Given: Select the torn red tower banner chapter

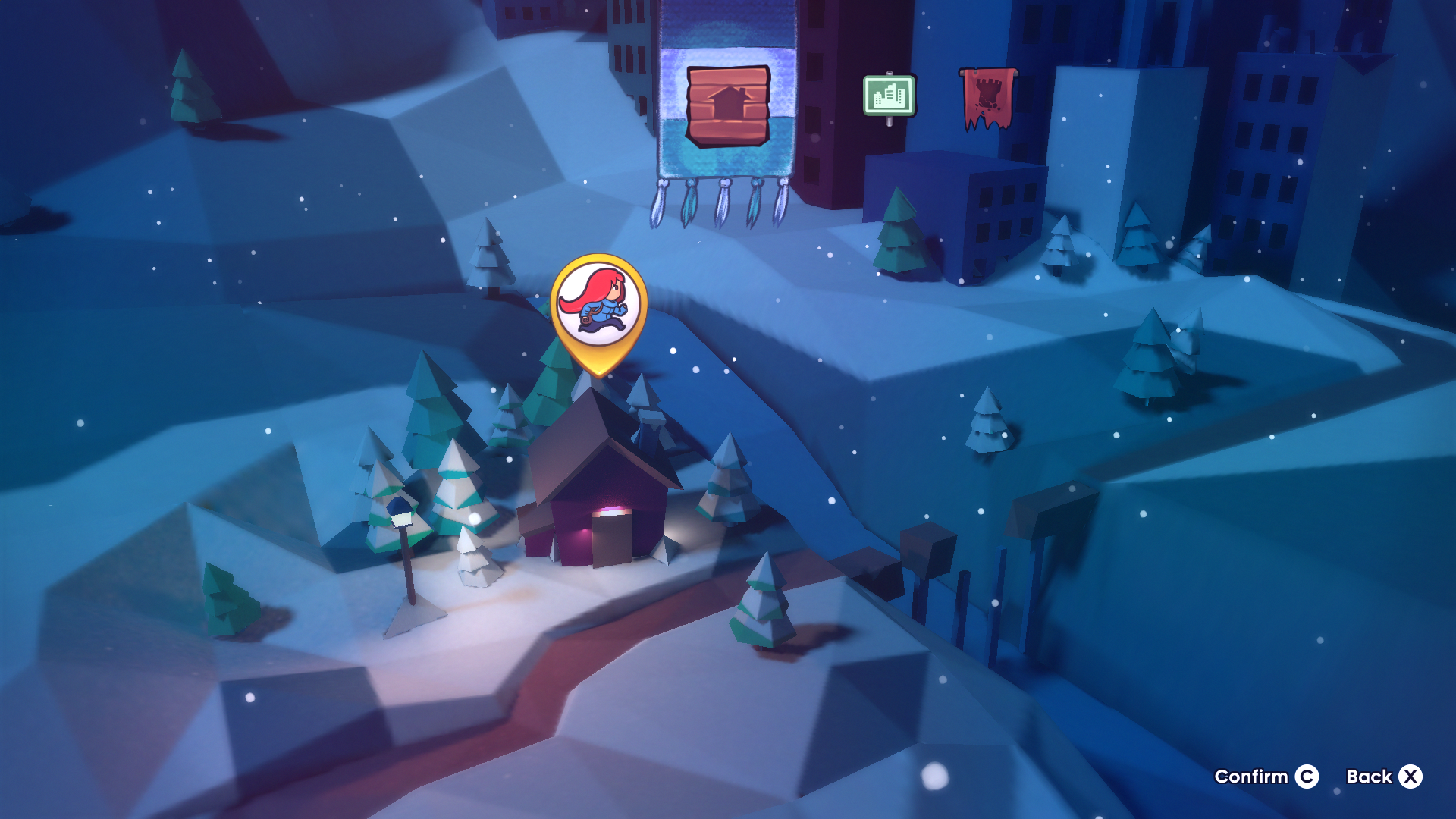Looking at the screenshot, I should pyautogui.click(x=987, y=98).
